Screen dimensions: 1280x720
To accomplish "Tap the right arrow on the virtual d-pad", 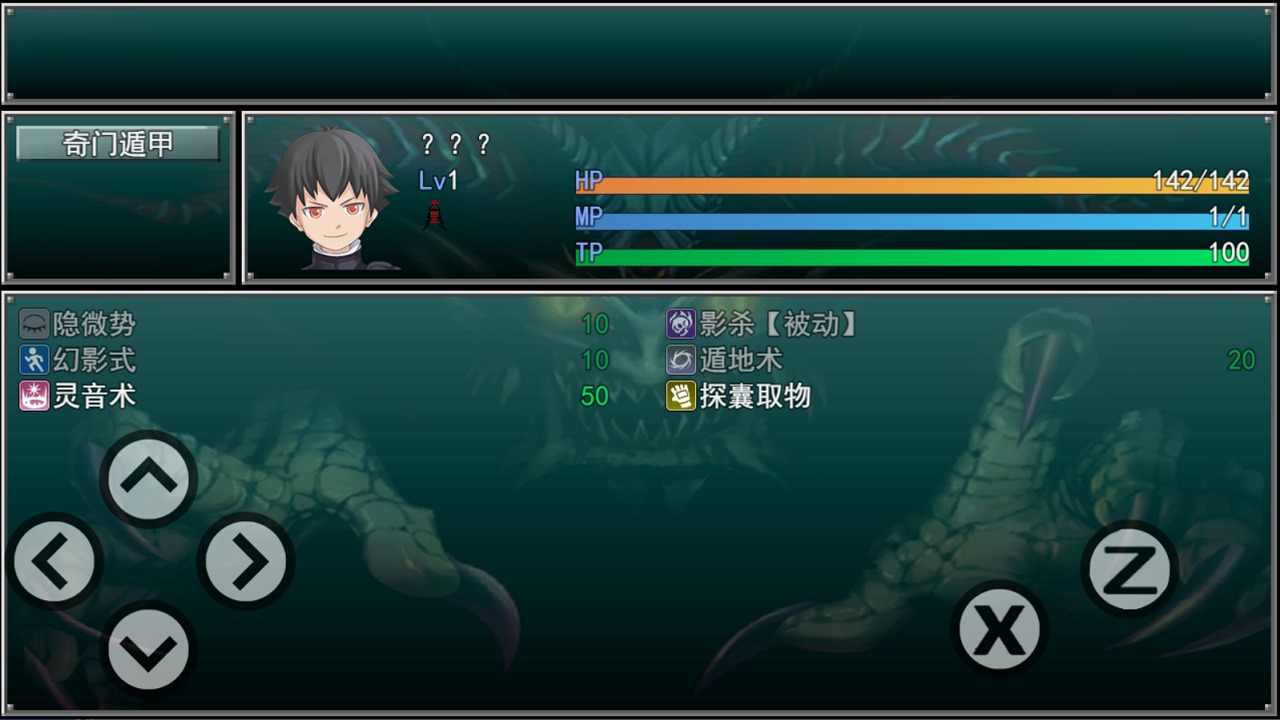I will (244, 562).
